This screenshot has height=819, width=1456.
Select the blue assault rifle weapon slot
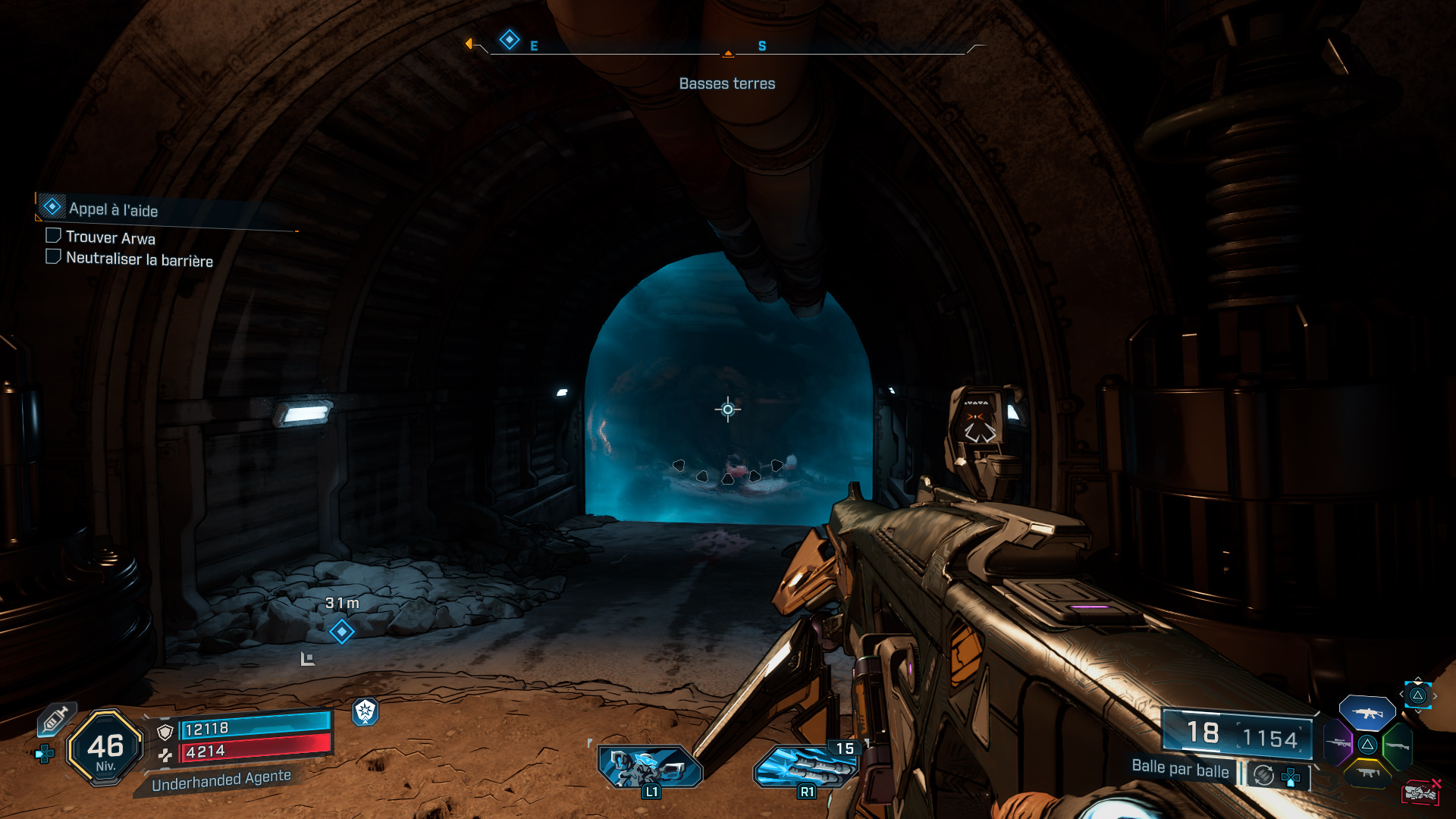coord(1367,713)
